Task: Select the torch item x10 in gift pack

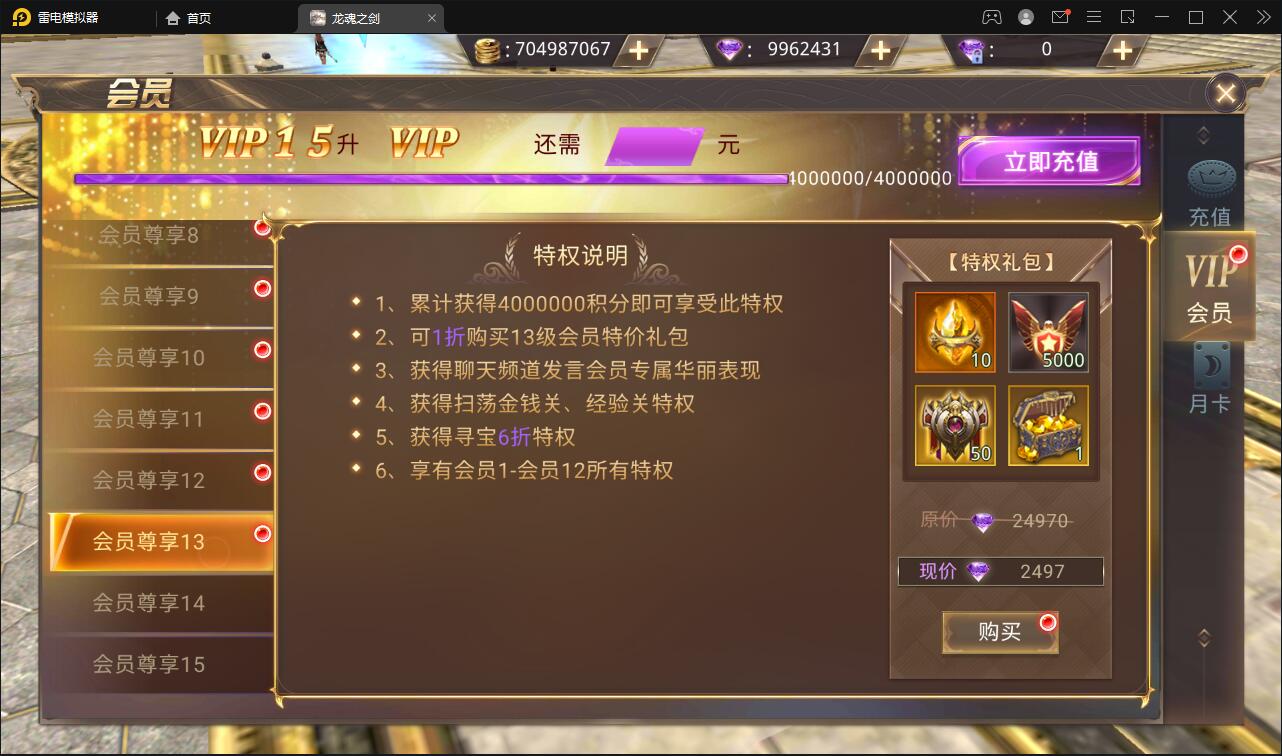Action: coord(953,333)
